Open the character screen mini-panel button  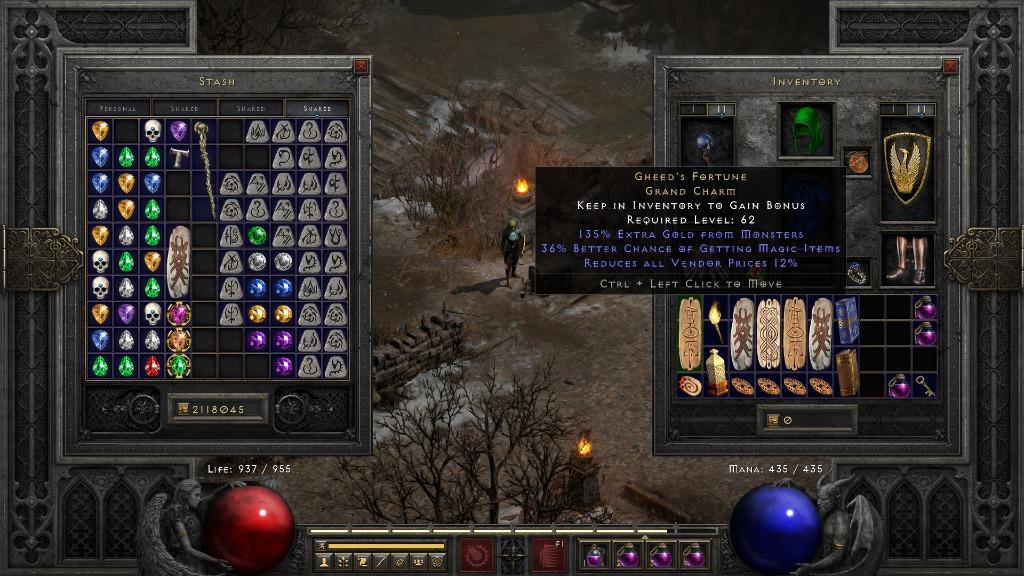coord(325,563)
